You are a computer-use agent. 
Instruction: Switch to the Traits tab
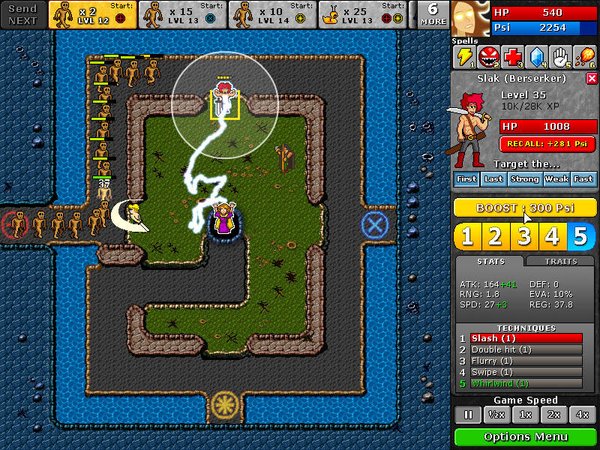(x=559, y=262)
